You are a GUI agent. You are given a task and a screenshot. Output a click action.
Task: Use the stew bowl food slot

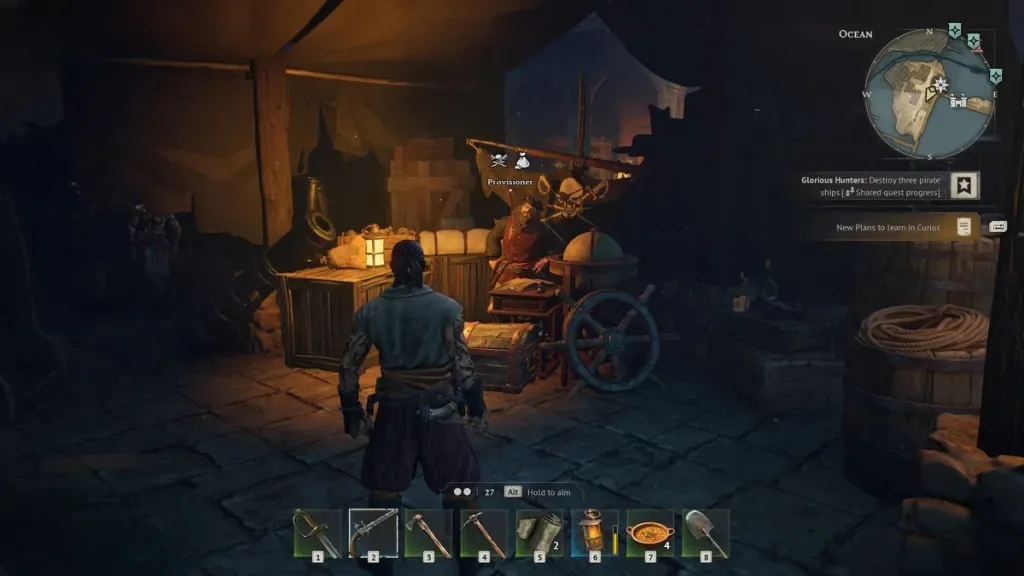click(650, 532)
